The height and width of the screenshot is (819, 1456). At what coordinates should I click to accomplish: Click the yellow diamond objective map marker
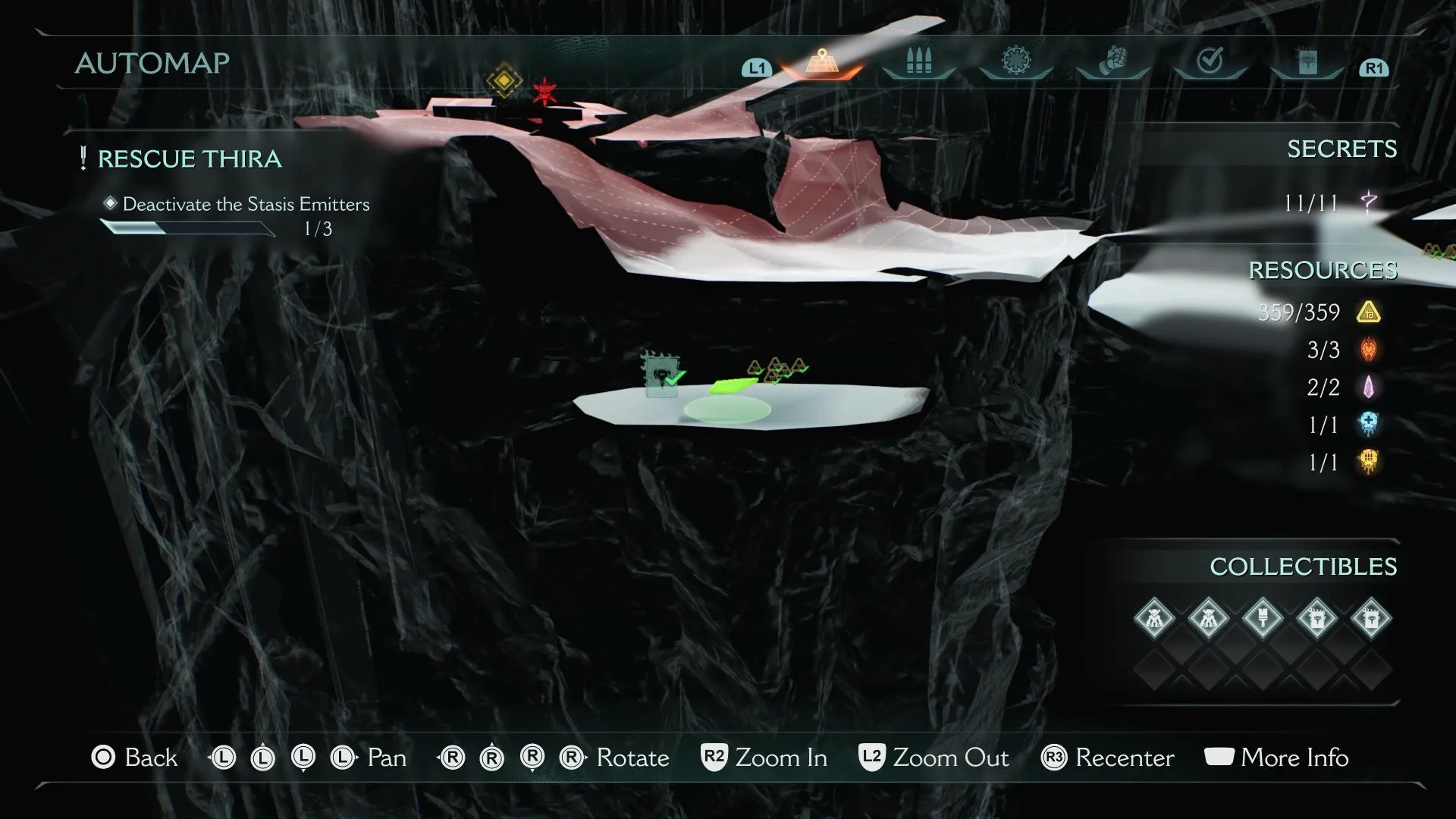point(504,81)
